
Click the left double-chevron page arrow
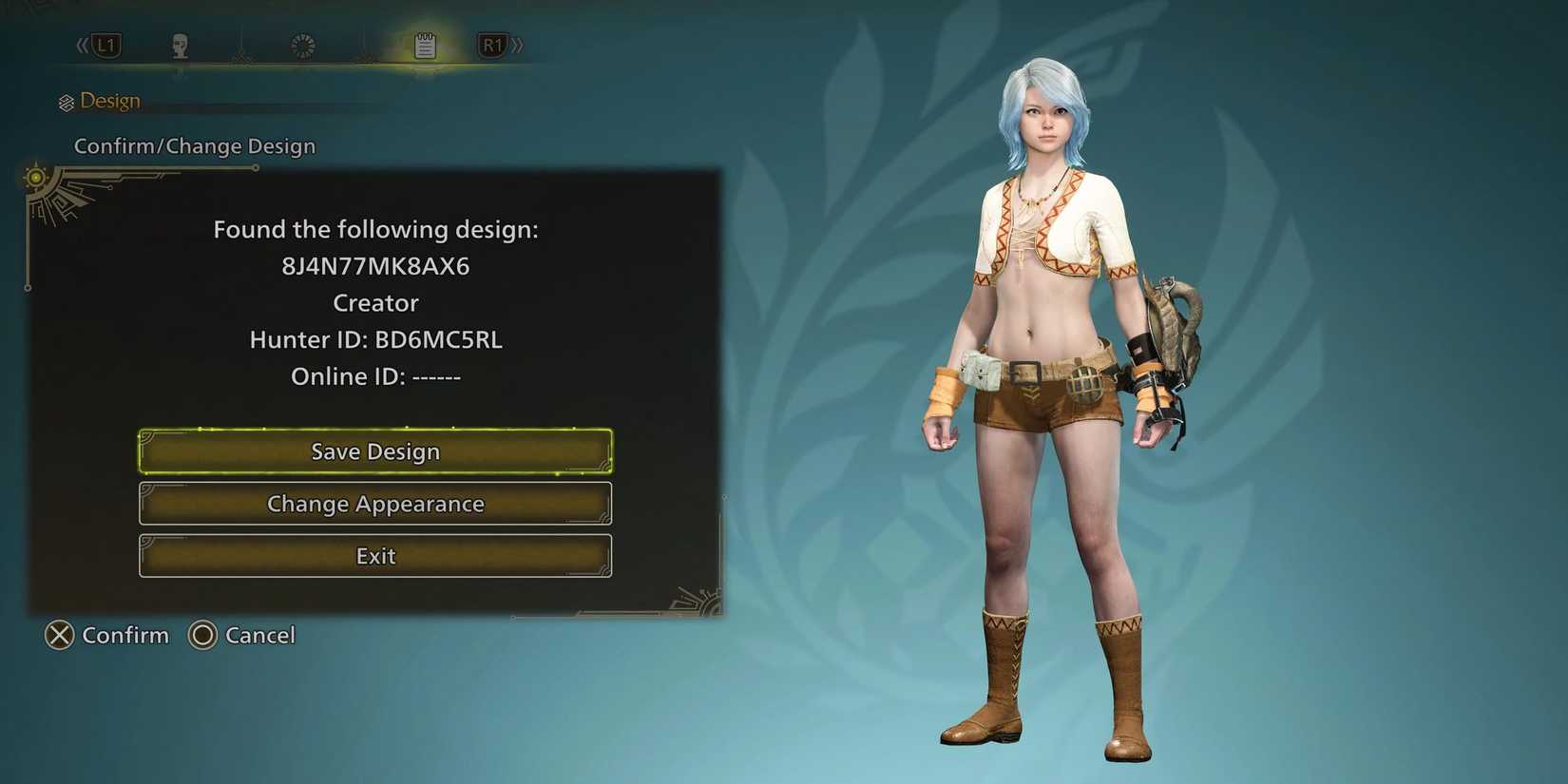[x=81, y=44]
